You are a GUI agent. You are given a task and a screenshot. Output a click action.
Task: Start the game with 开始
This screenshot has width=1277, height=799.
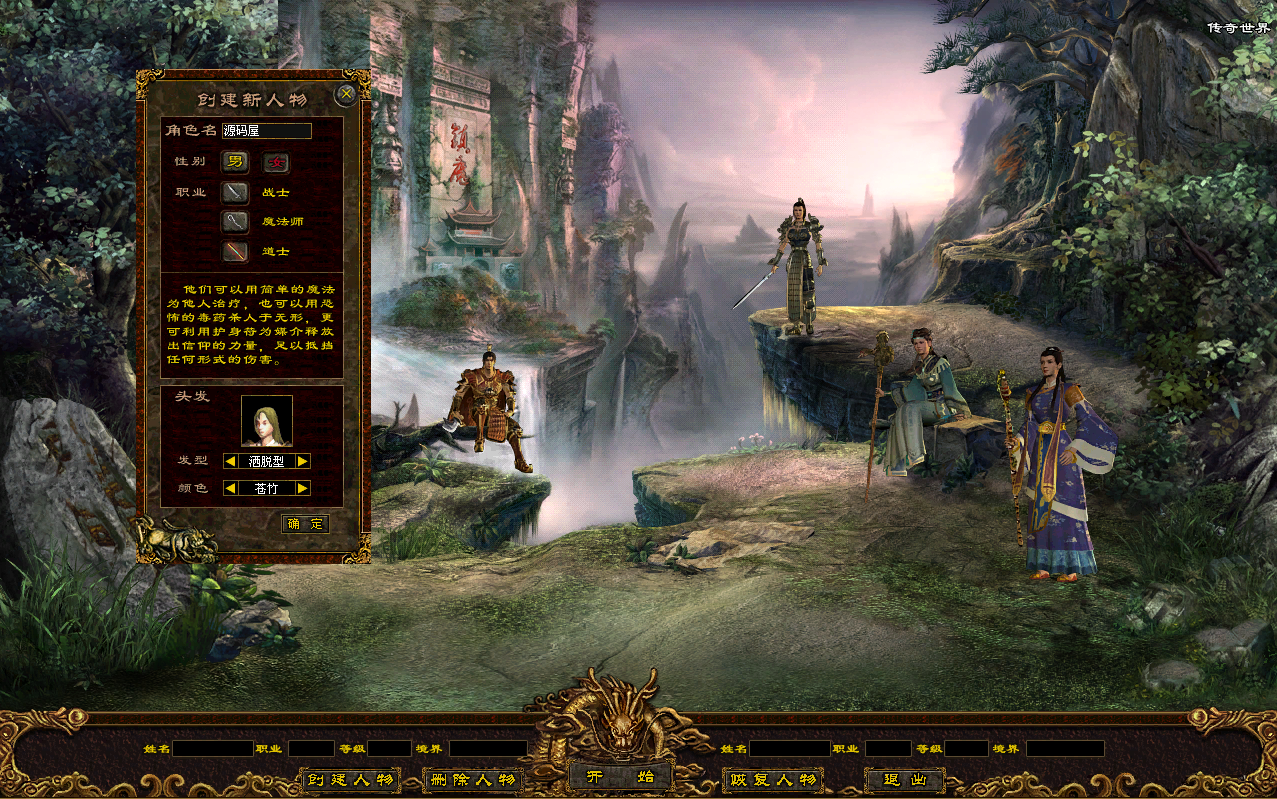tap(620, 777)
